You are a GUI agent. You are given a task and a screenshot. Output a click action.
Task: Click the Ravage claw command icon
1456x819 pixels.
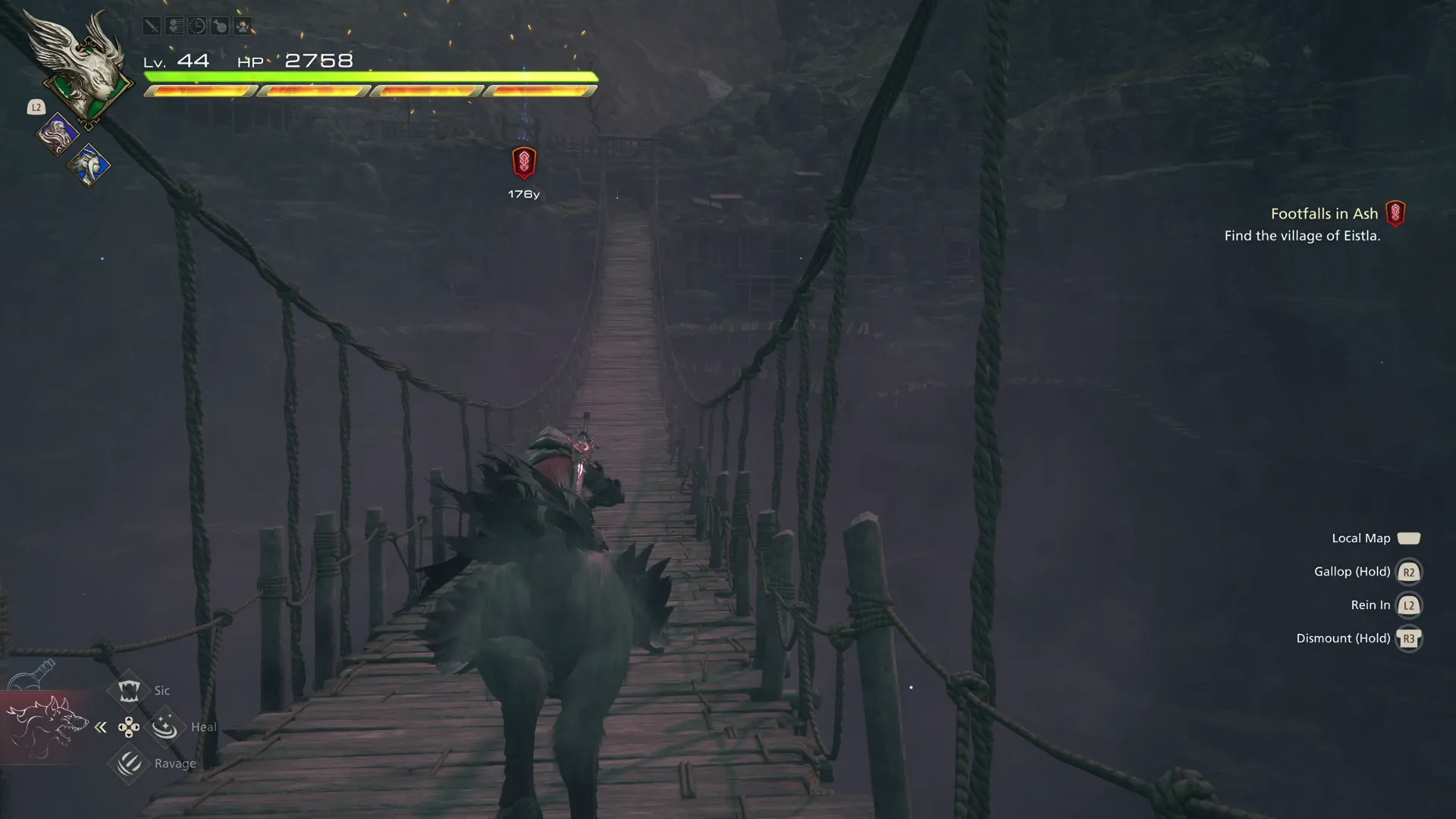click(x=127, y=762)
